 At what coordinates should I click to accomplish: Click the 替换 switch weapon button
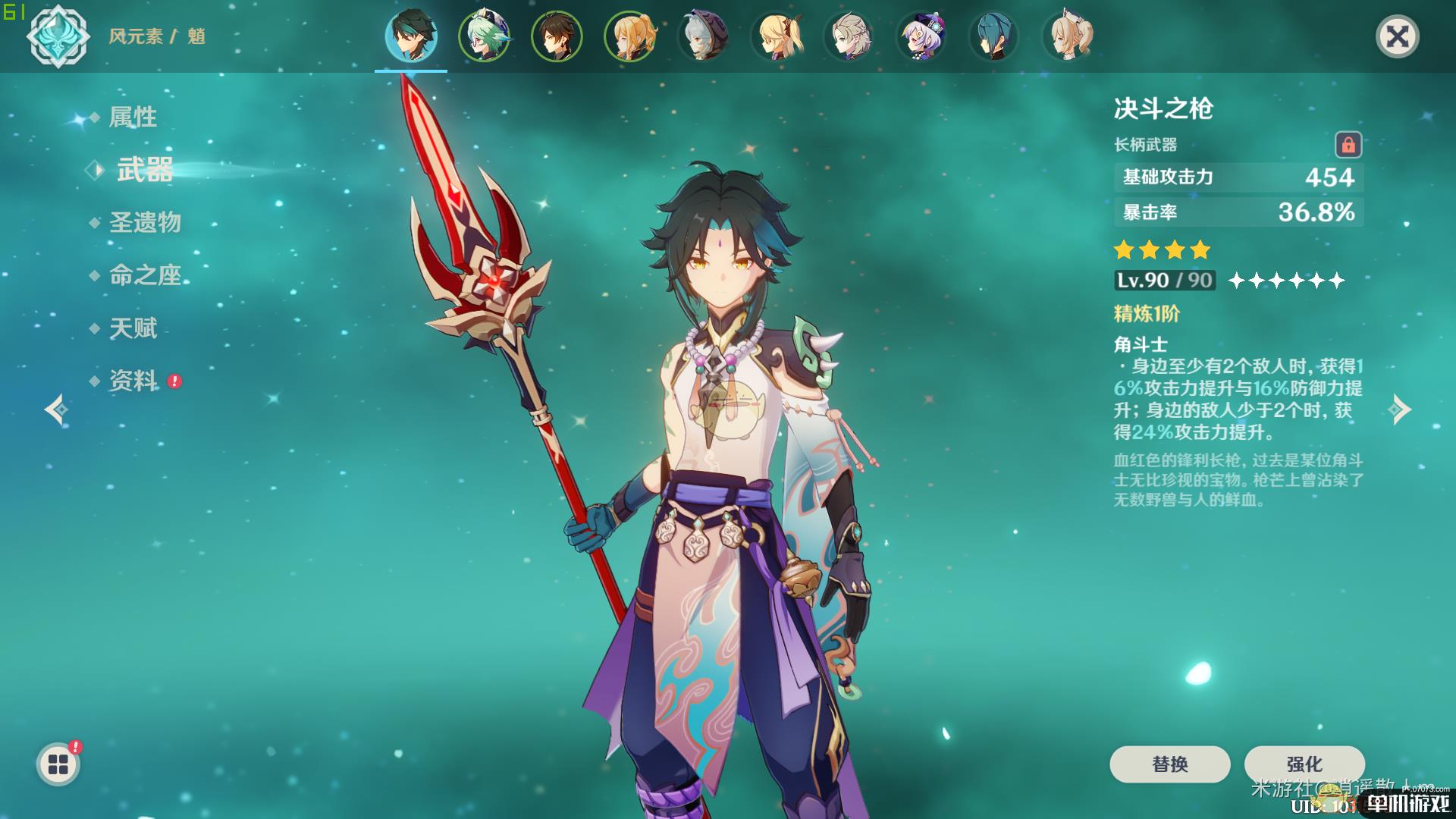pos(1169,764)
